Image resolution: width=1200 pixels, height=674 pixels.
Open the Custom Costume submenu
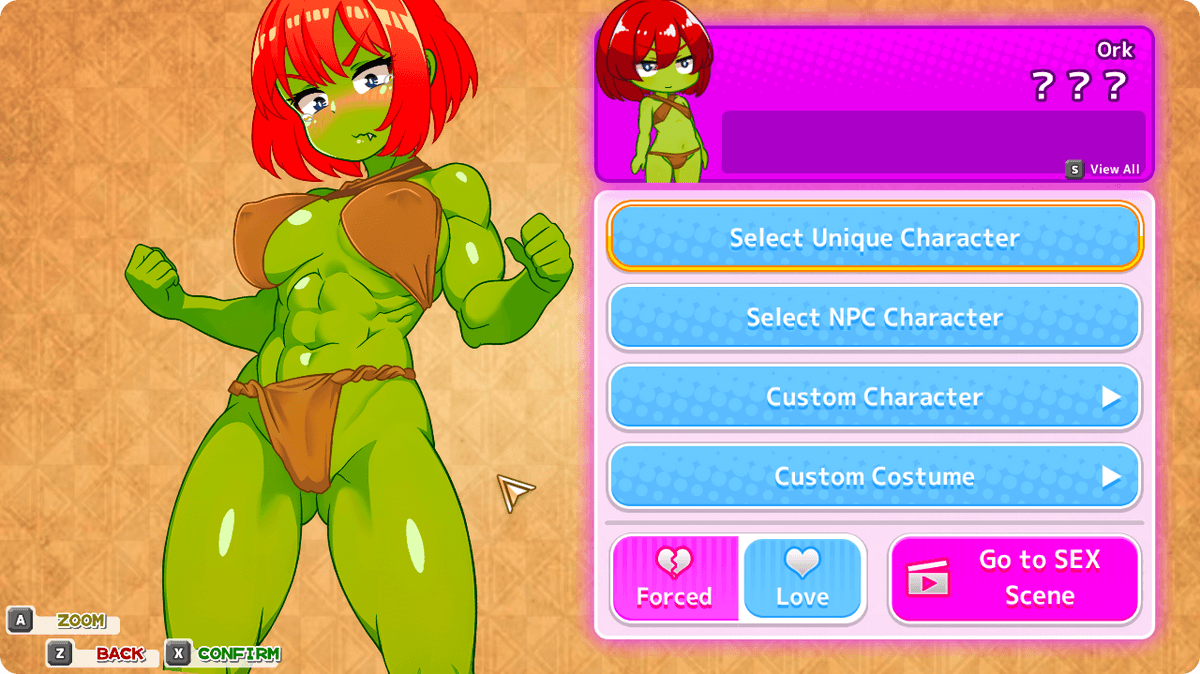[x=874, y=476]
